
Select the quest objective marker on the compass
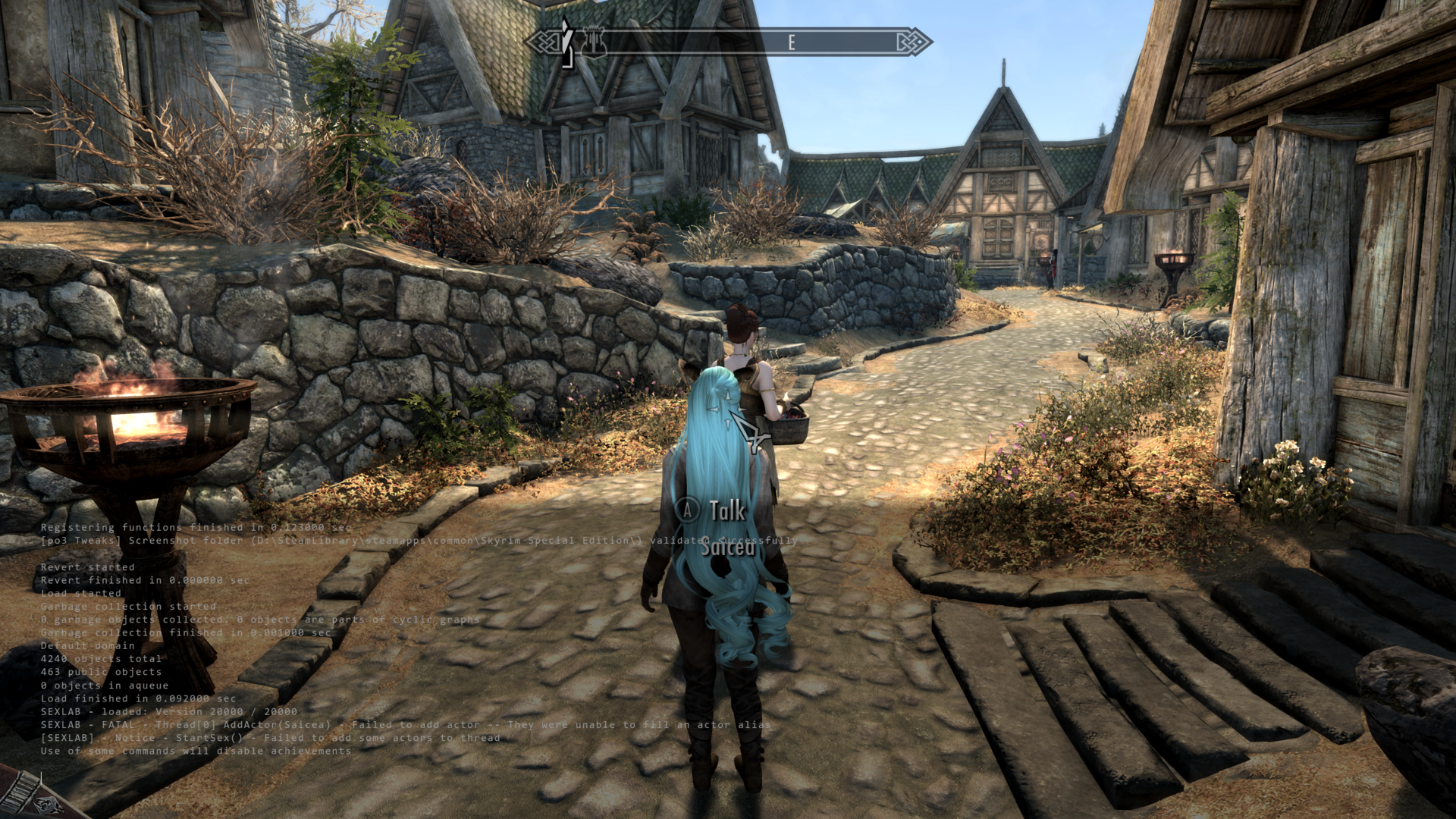tap(566, 42)
